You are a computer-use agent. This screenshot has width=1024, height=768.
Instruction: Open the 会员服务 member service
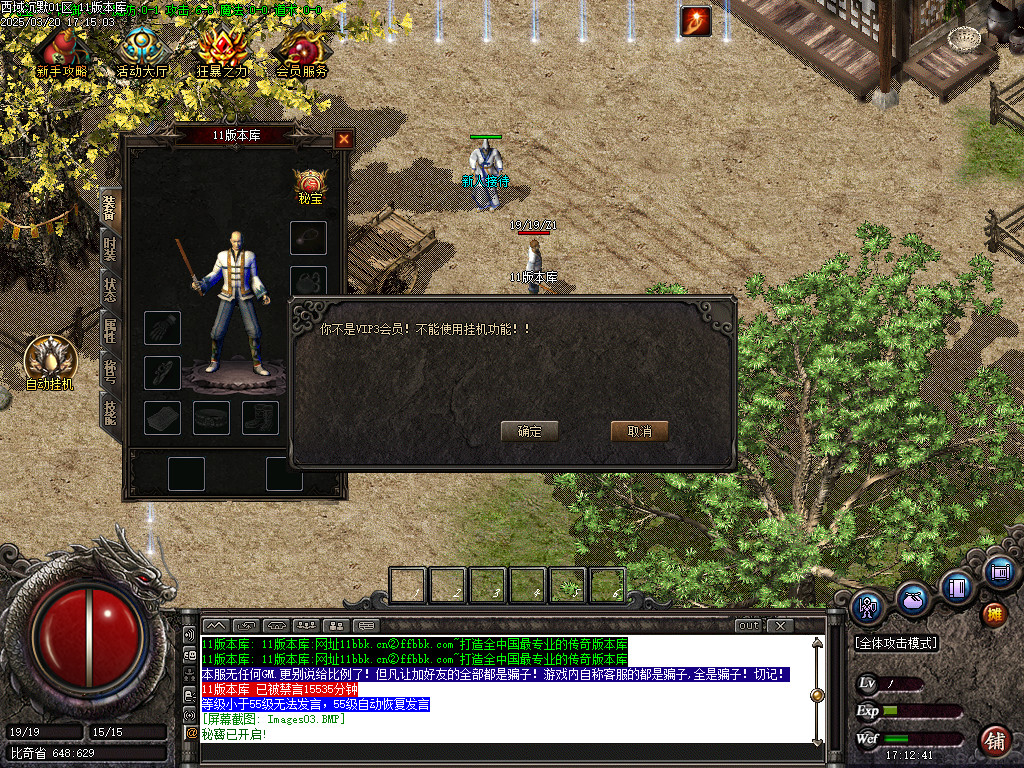[302, 52]
